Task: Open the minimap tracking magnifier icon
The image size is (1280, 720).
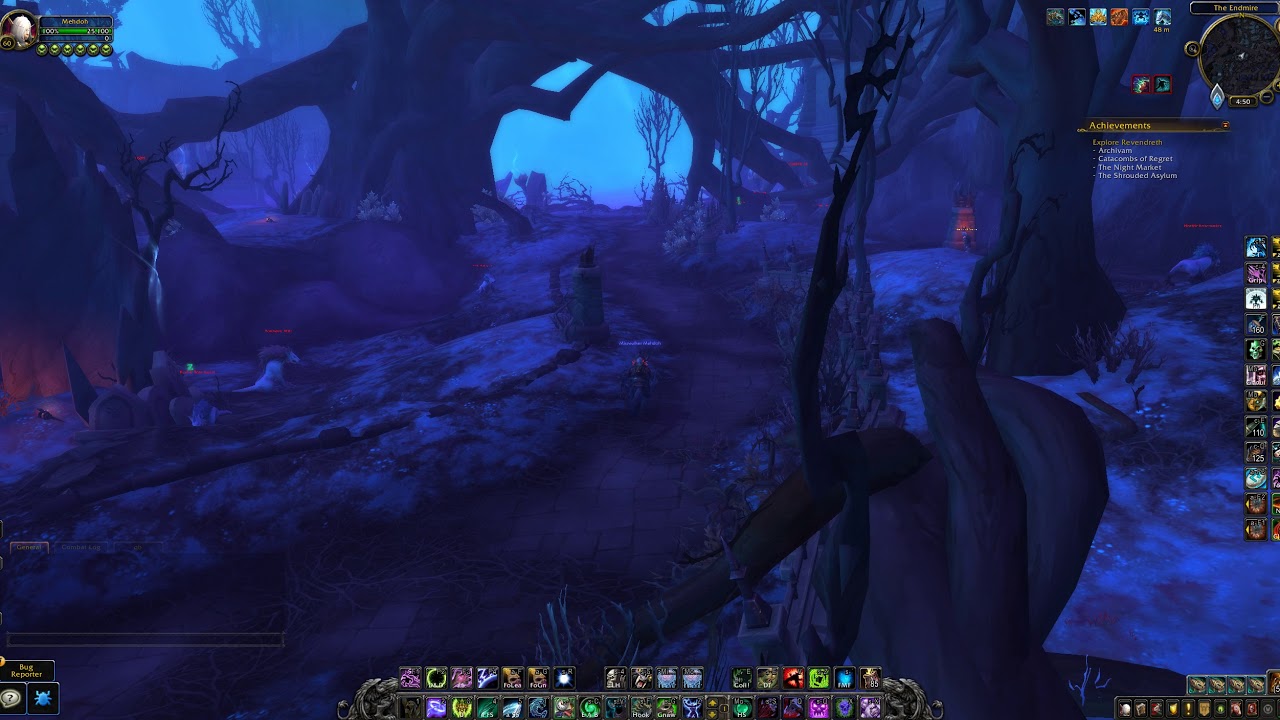Action: coord(1192,49)
